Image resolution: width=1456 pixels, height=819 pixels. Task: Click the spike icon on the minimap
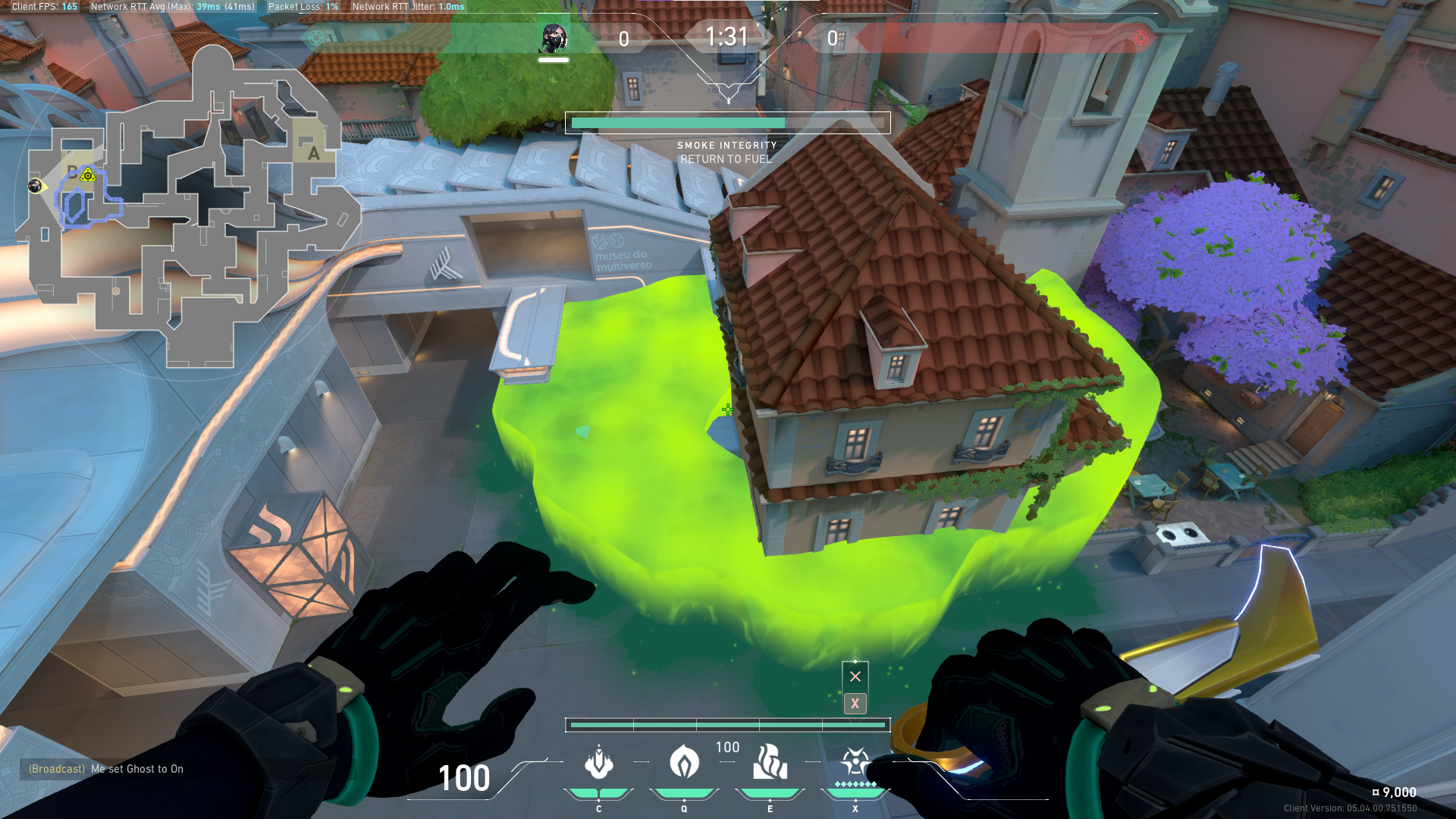pyautogui.click(x=88, y=175)
